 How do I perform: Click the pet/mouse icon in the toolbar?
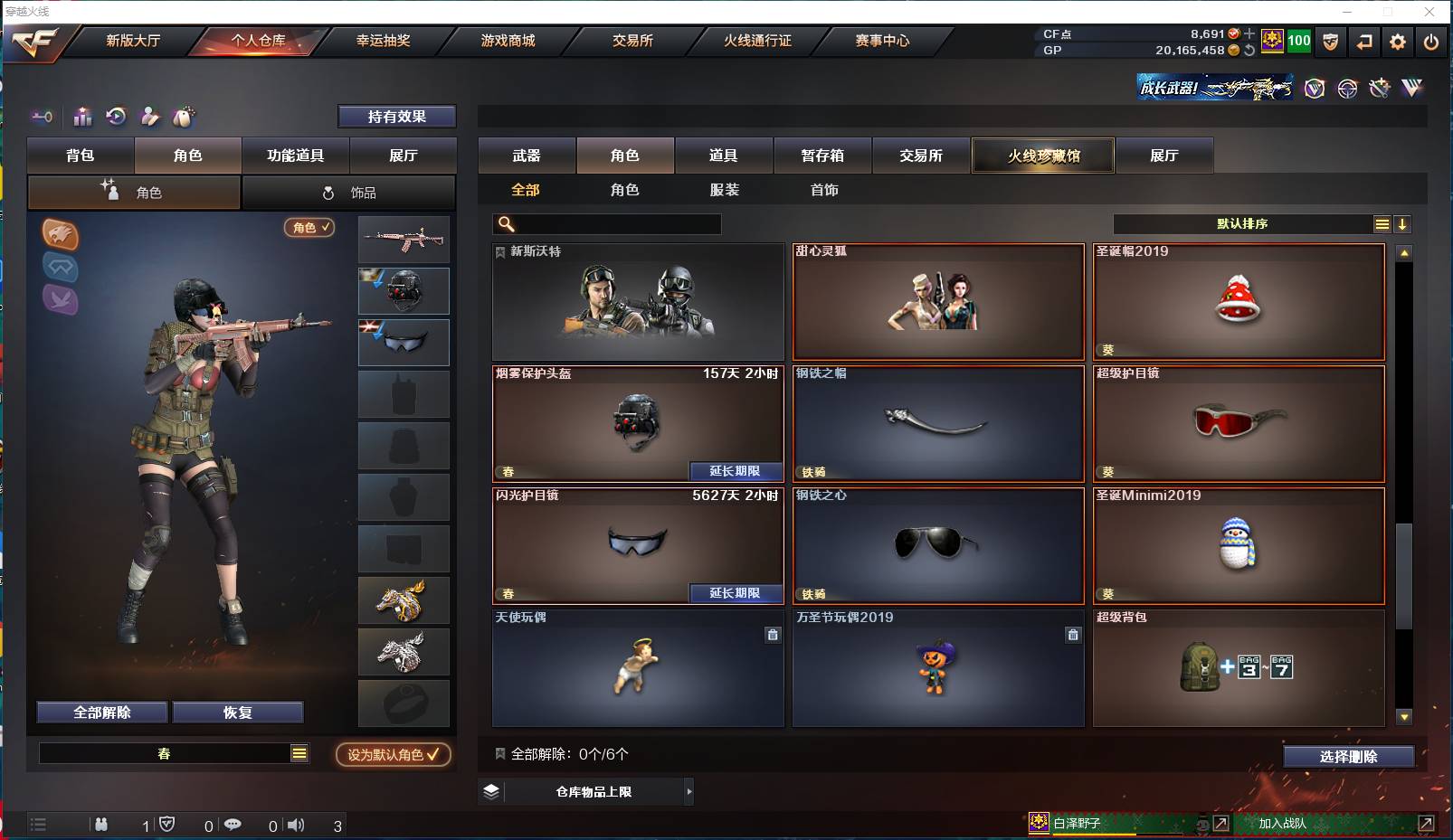pos(184,117)
